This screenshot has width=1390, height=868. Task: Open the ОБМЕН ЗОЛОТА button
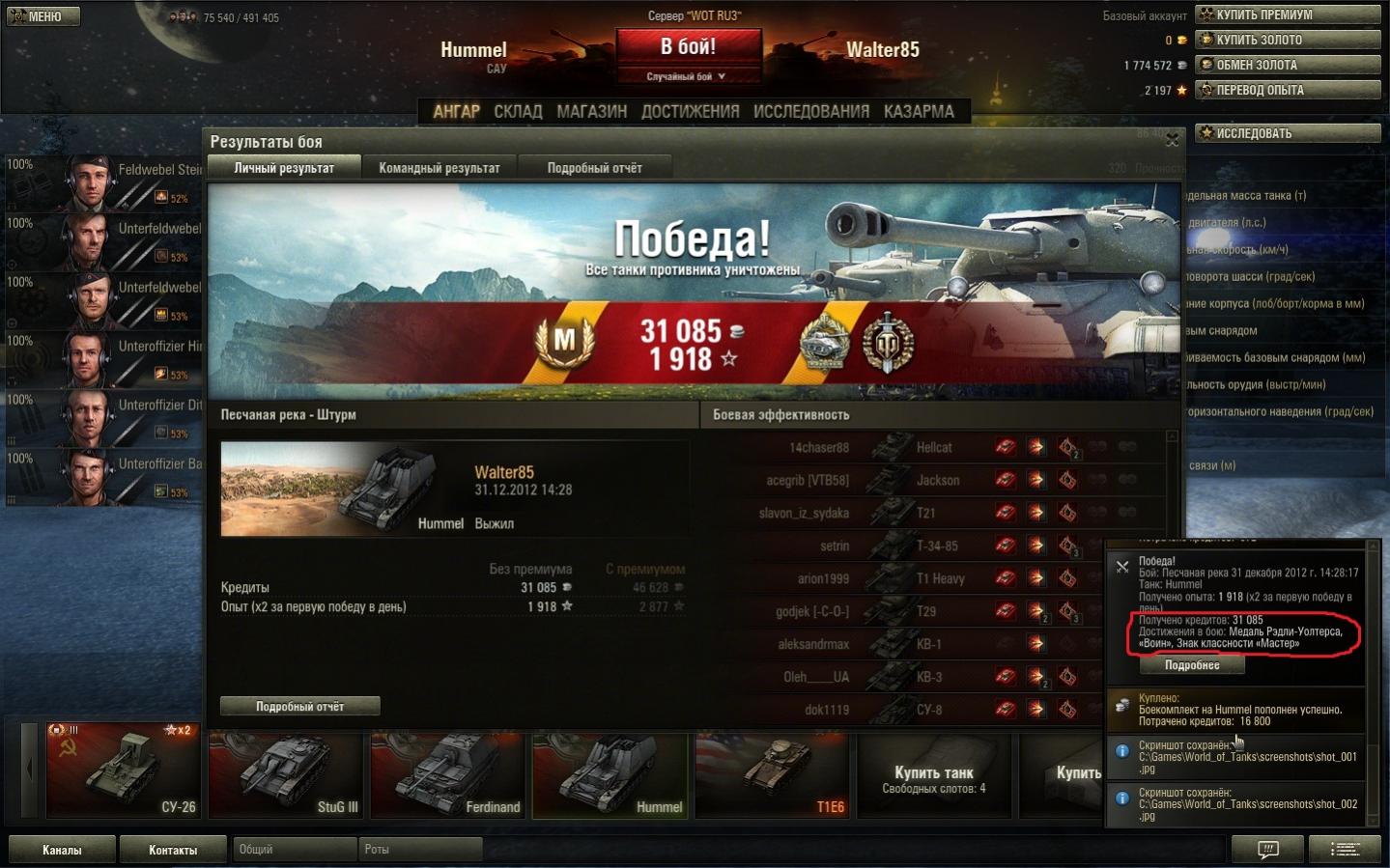[1287, 65]
